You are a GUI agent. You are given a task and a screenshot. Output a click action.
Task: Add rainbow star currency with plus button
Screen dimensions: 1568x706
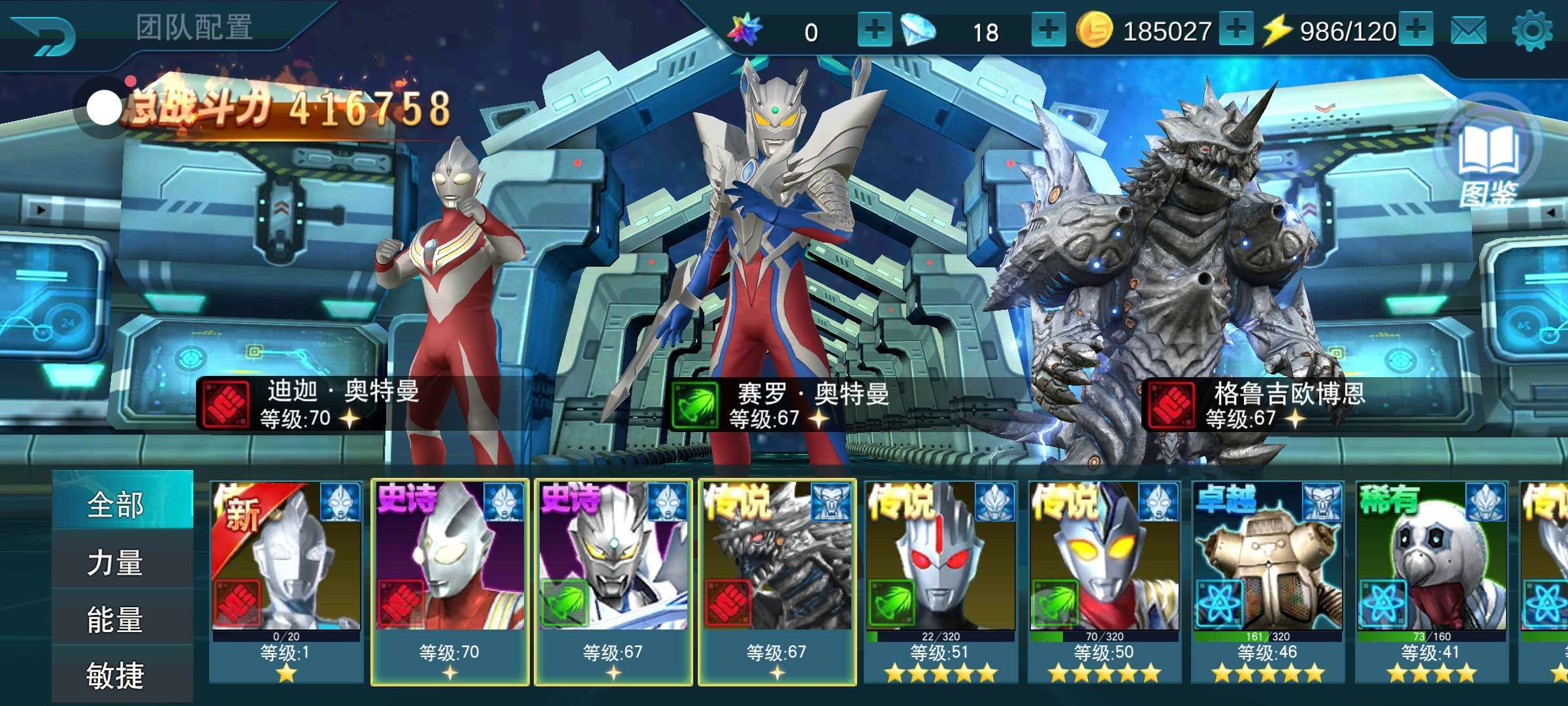tap(874, 30)
